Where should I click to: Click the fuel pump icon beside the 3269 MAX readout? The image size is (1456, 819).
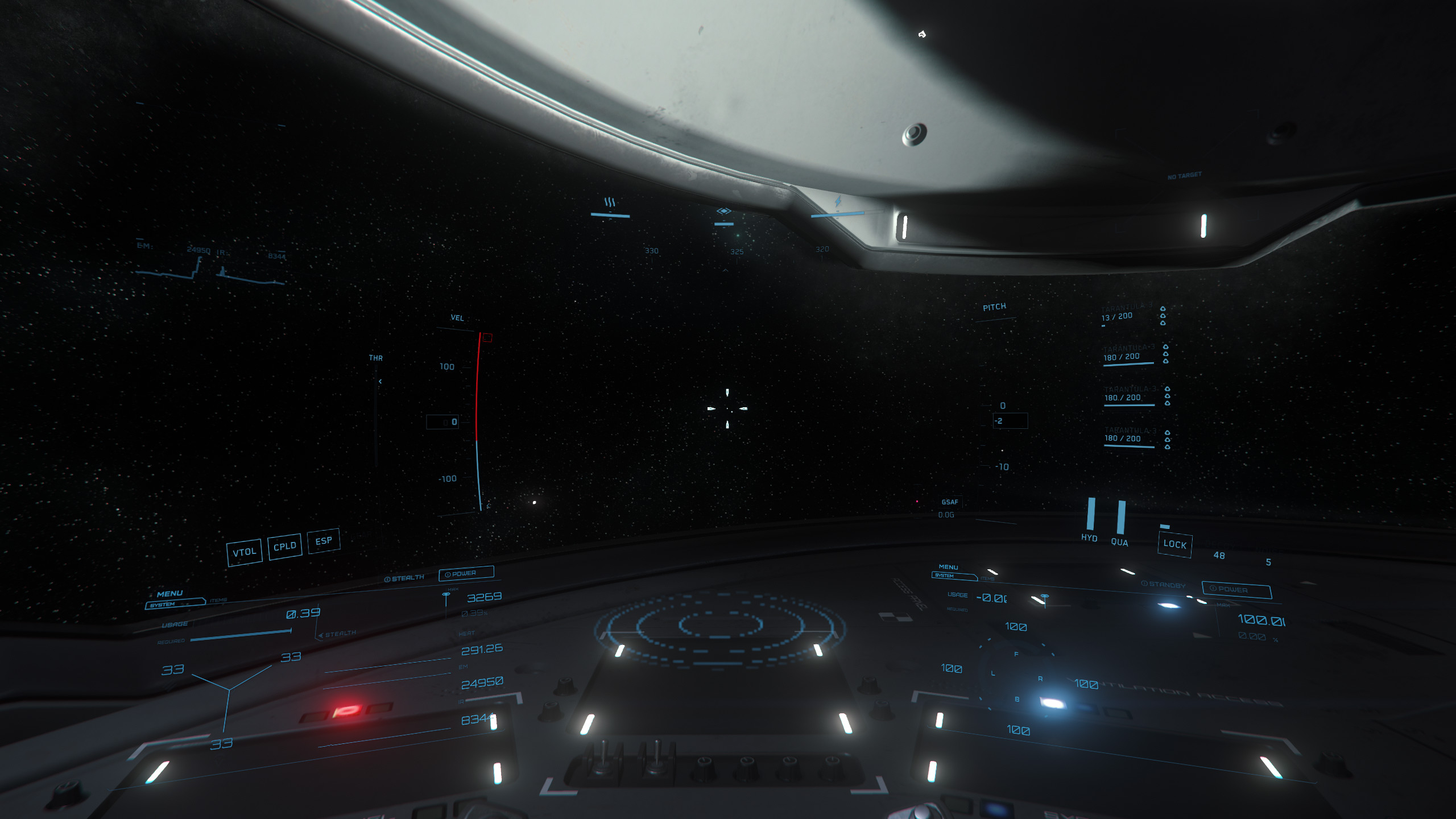445,595
